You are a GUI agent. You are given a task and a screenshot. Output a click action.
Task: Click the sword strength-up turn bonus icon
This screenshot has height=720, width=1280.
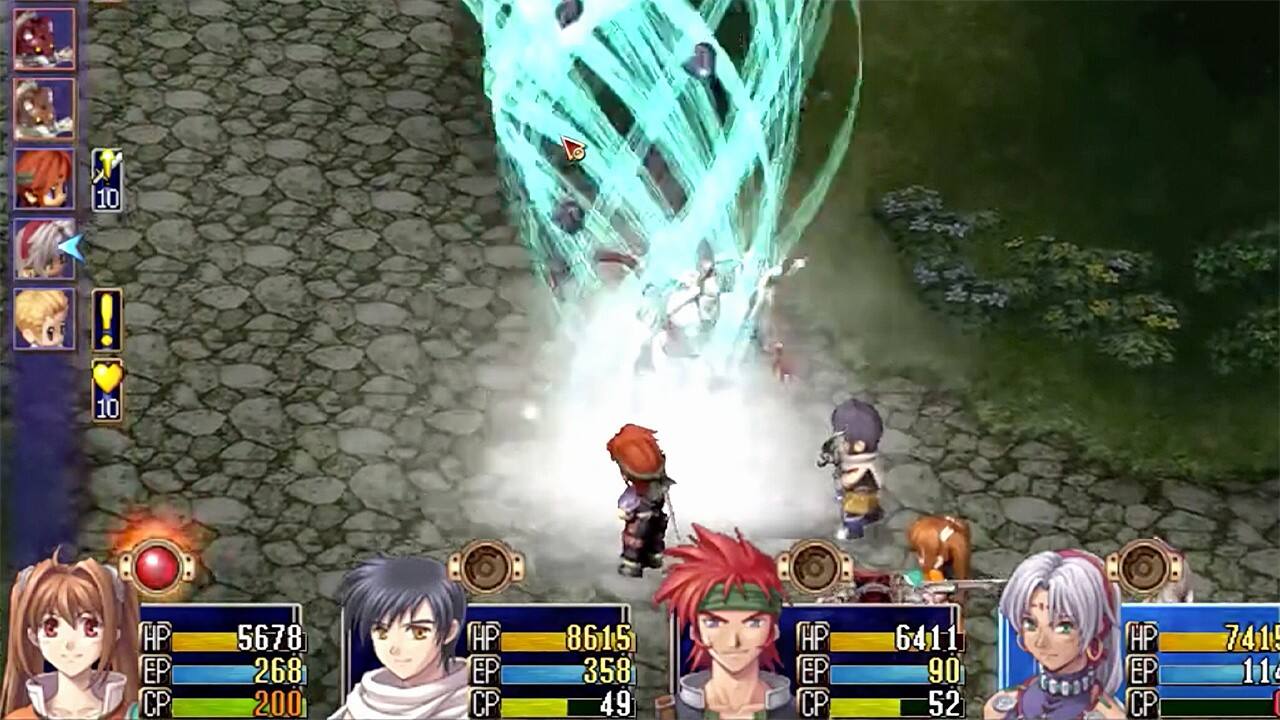click(107, 180)
